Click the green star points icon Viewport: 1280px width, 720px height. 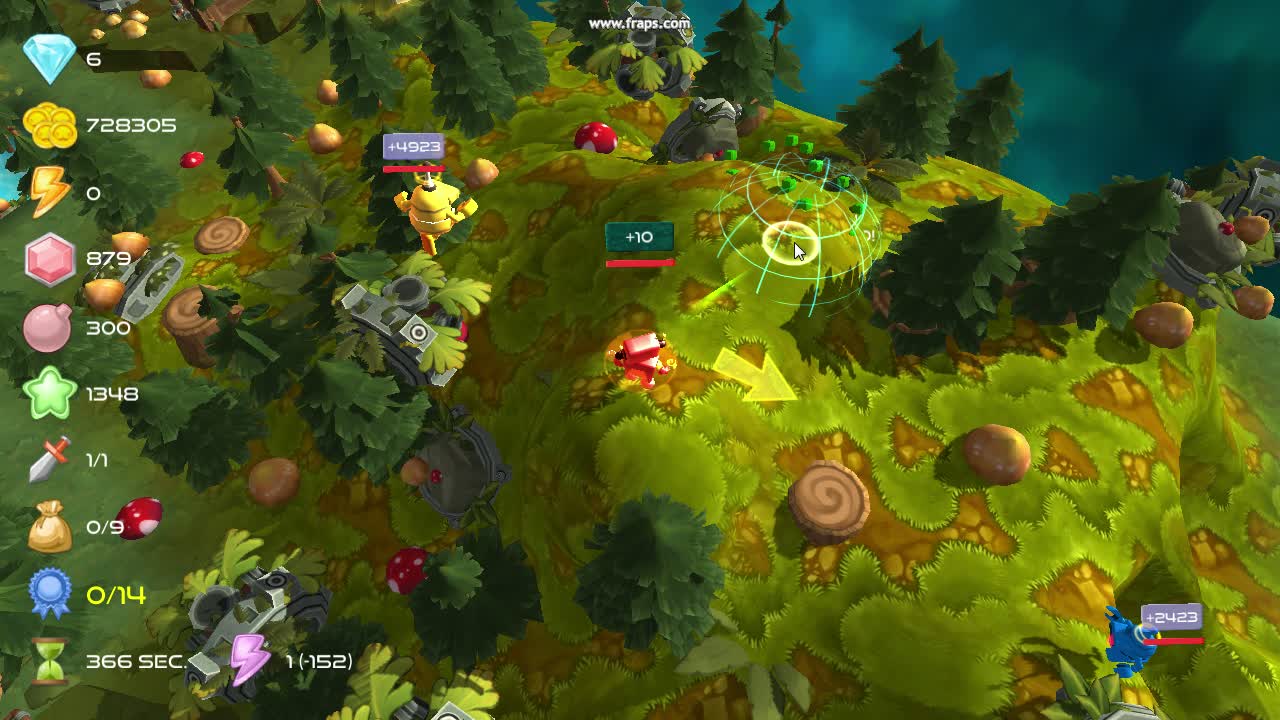tap(48, 395)
